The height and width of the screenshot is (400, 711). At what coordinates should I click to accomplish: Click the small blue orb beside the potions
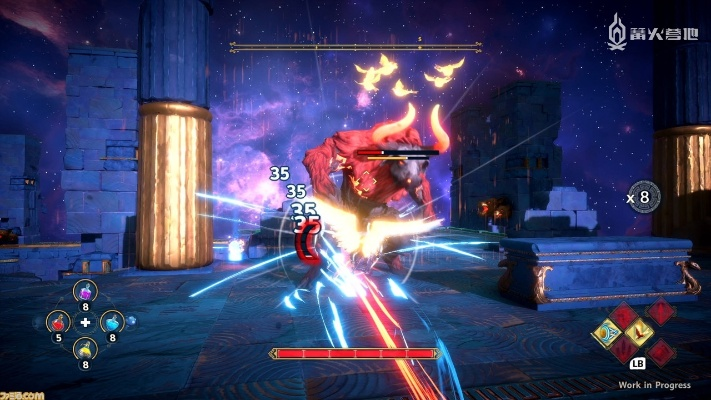132,322
